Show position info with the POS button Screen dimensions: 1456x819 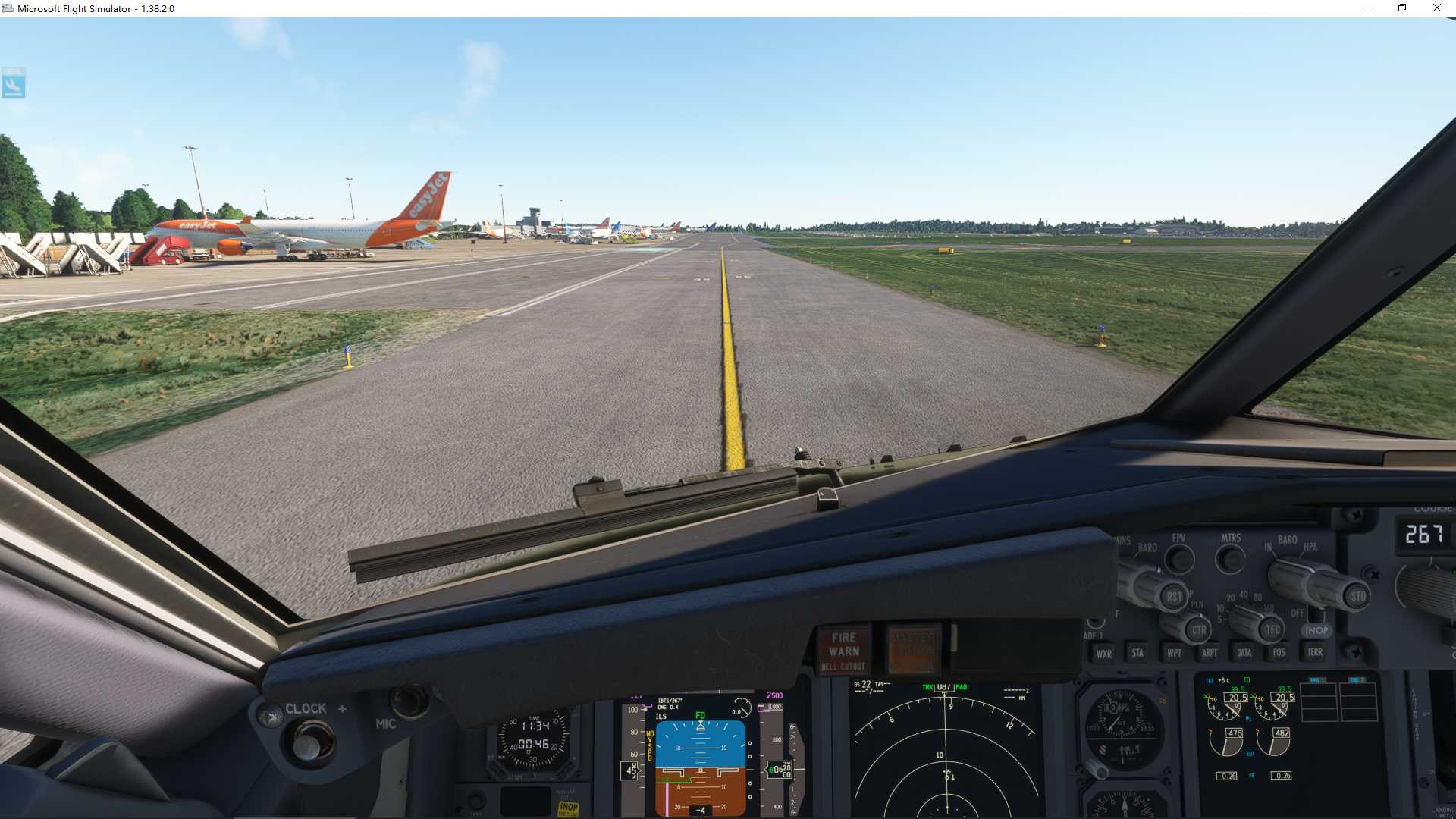click(x=1278, y=652)
